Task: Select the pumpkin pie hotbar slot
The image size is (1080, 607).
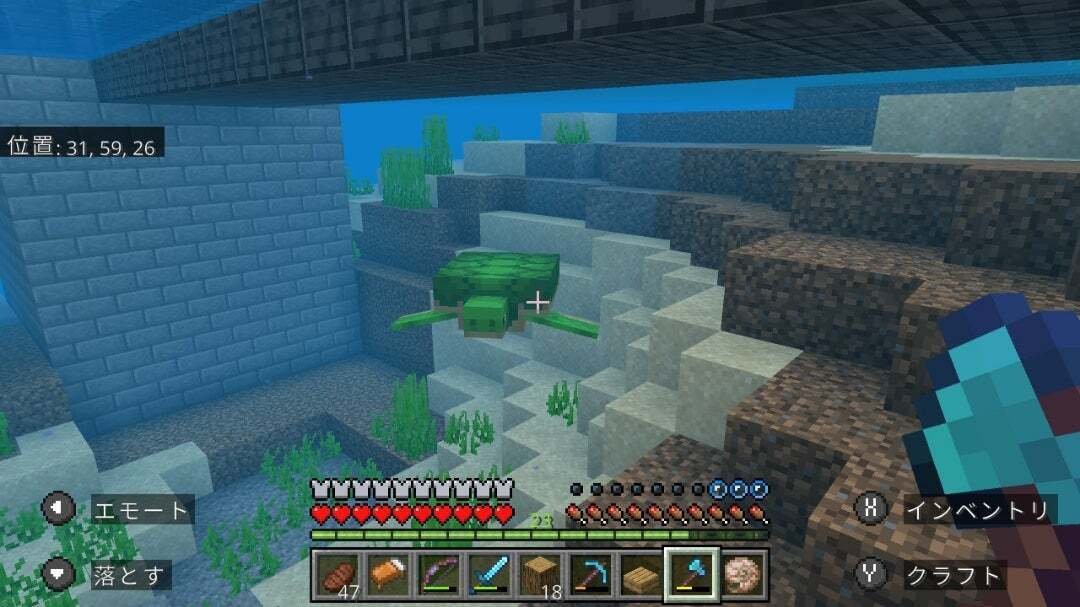Action: pyautogui.click(x=388, y=574)
